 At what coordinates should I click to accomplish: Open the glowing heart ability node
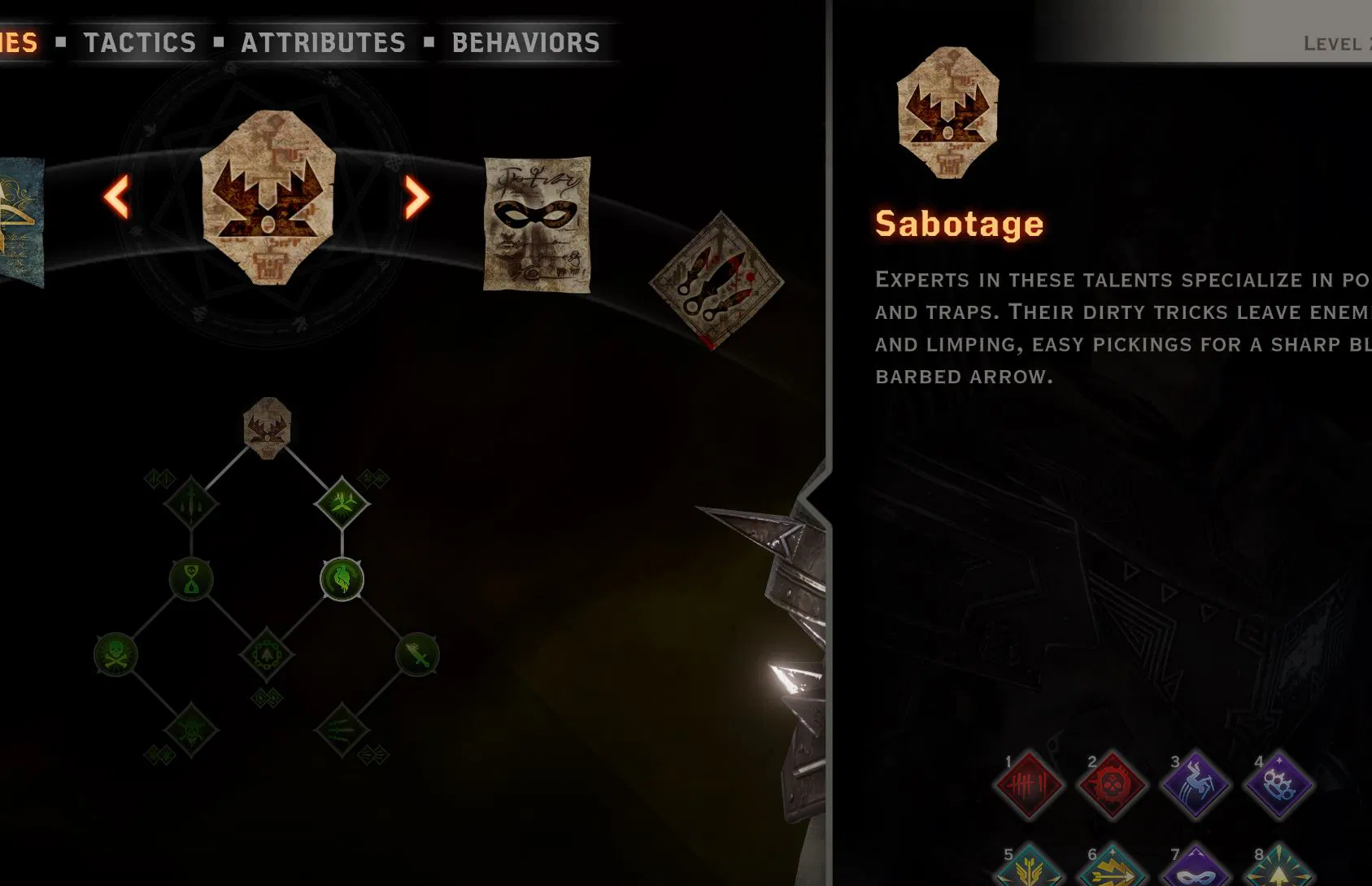pos(342,579)
